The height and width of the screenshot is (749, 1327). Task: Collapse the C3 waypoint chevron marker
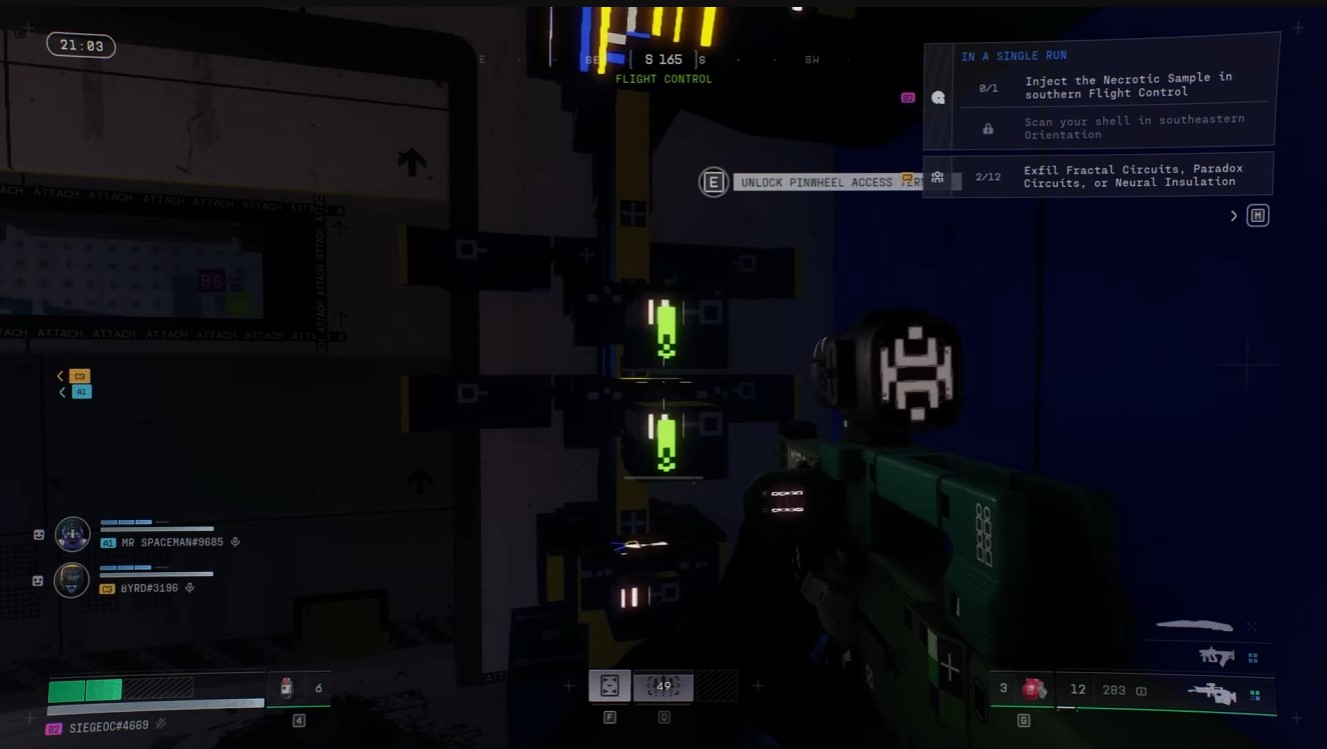pos(61,375)
